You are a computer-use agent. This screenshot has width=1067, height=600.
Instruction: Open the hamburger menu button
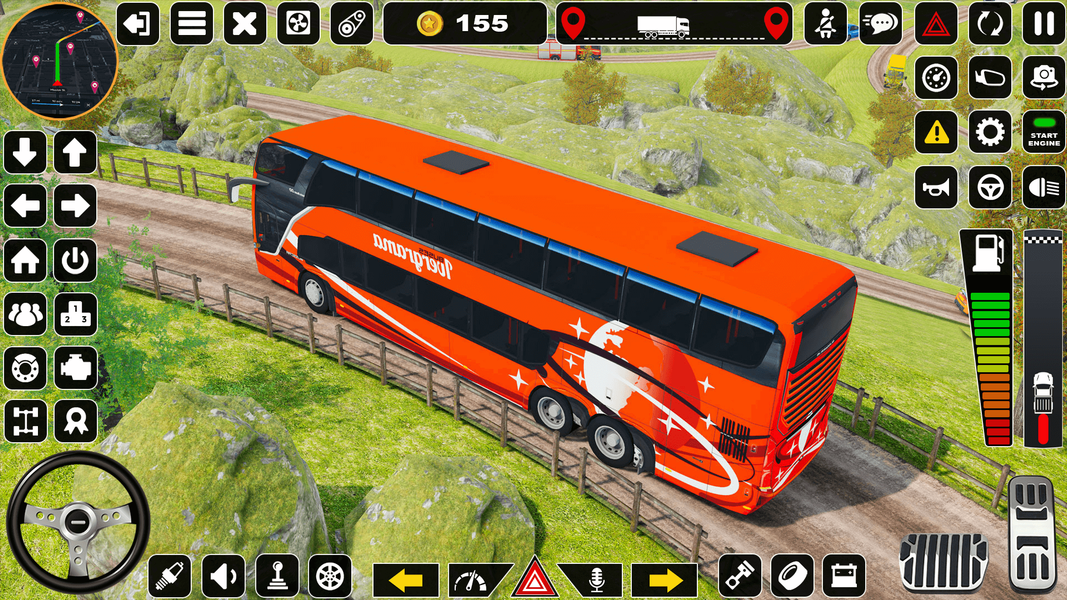coord(191,23)
